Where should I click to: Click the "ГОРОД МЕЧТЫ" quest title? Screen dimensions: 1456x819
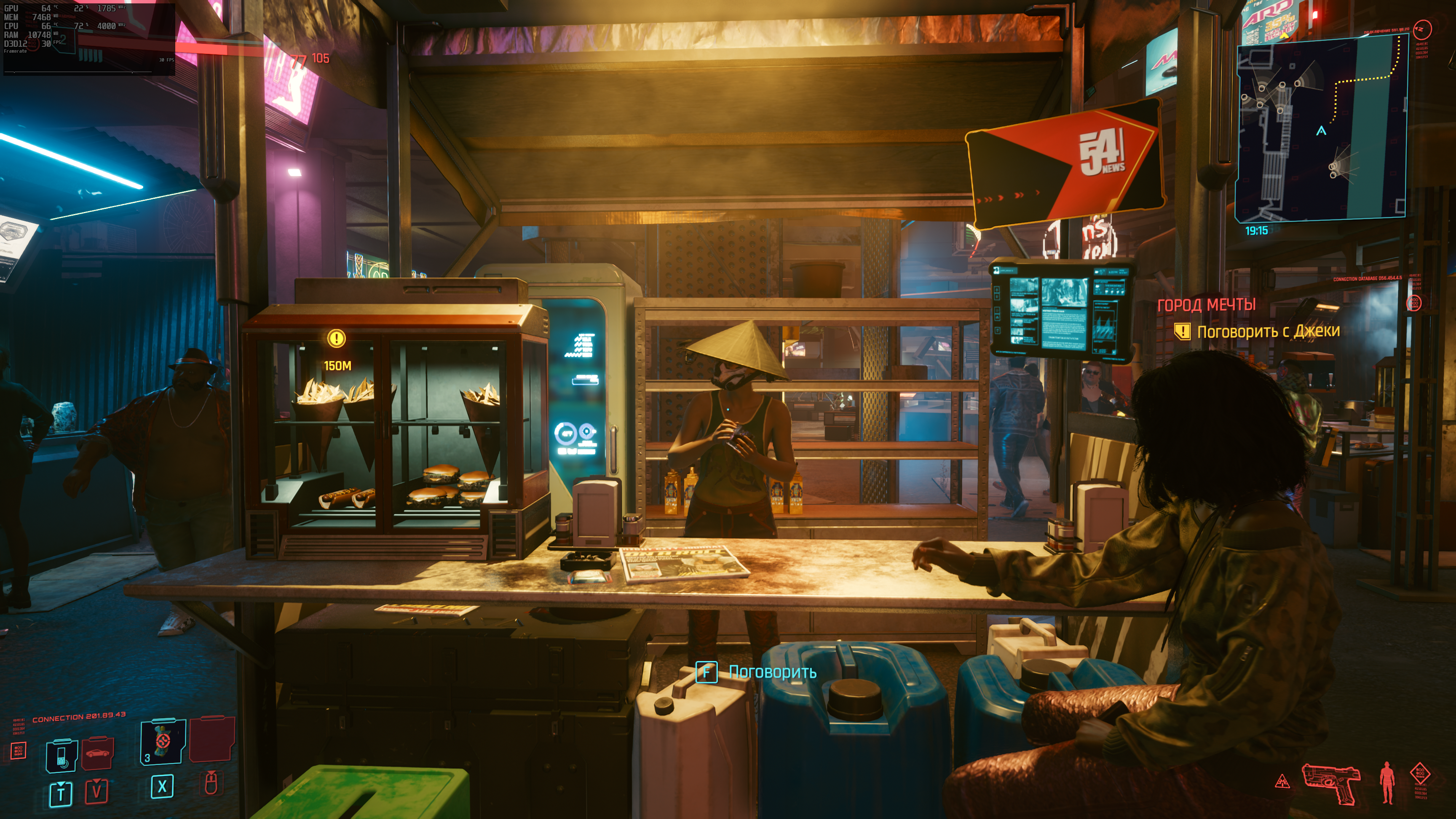point(1206,305)
